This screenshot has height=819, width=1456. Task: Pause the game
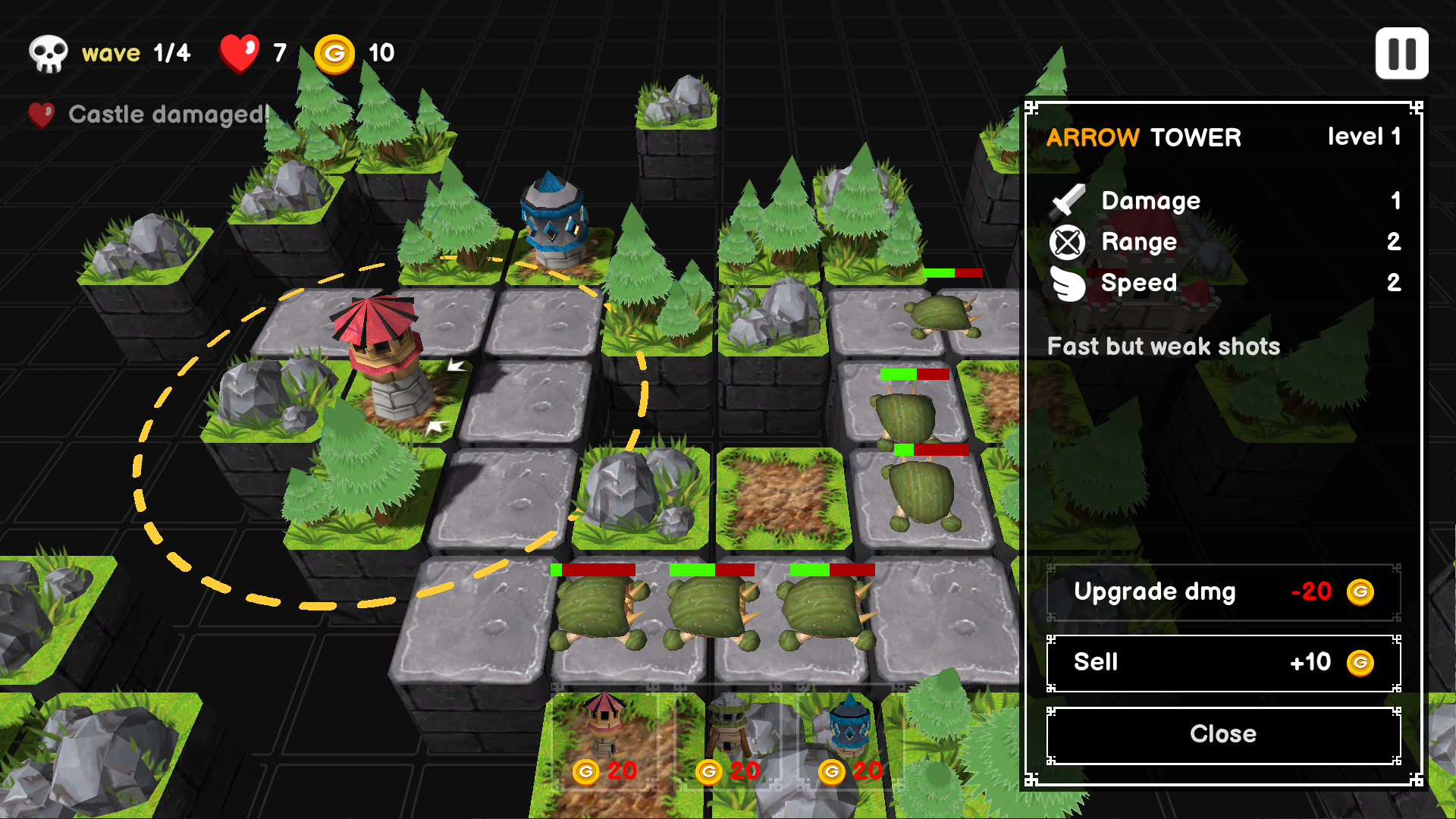[x=1401, y=54]
